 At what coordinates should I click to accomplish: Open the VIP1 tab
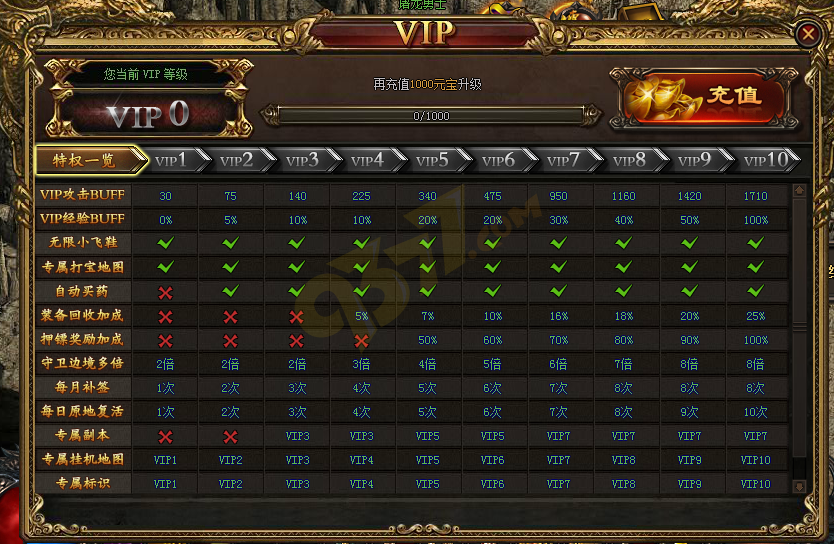click(172, 160)
